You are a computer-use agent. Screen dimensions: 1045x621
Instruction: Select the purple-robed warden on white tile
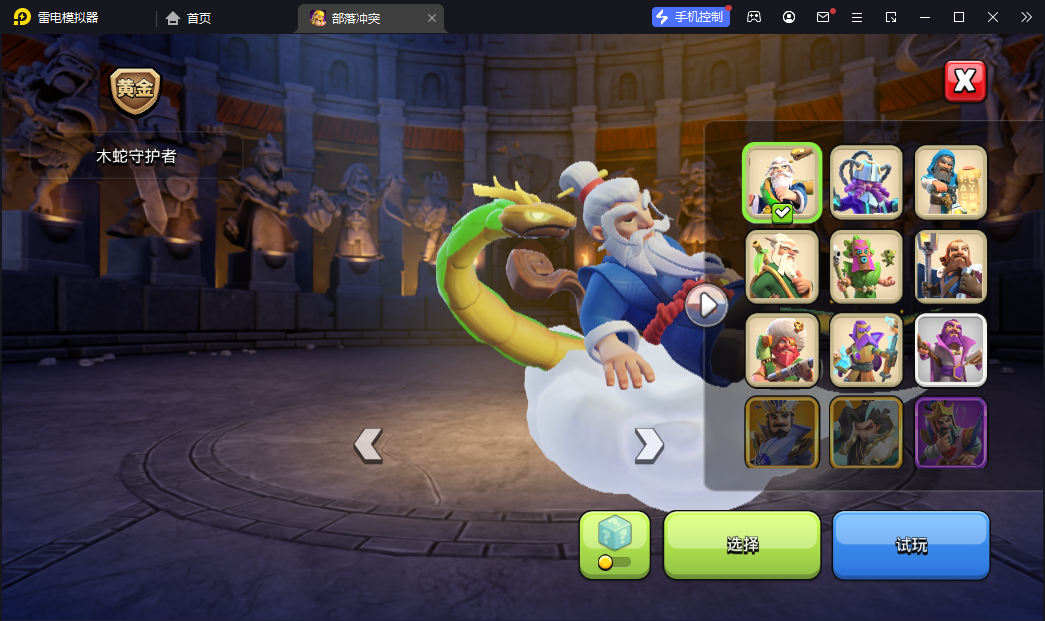[x=951, y=350]
